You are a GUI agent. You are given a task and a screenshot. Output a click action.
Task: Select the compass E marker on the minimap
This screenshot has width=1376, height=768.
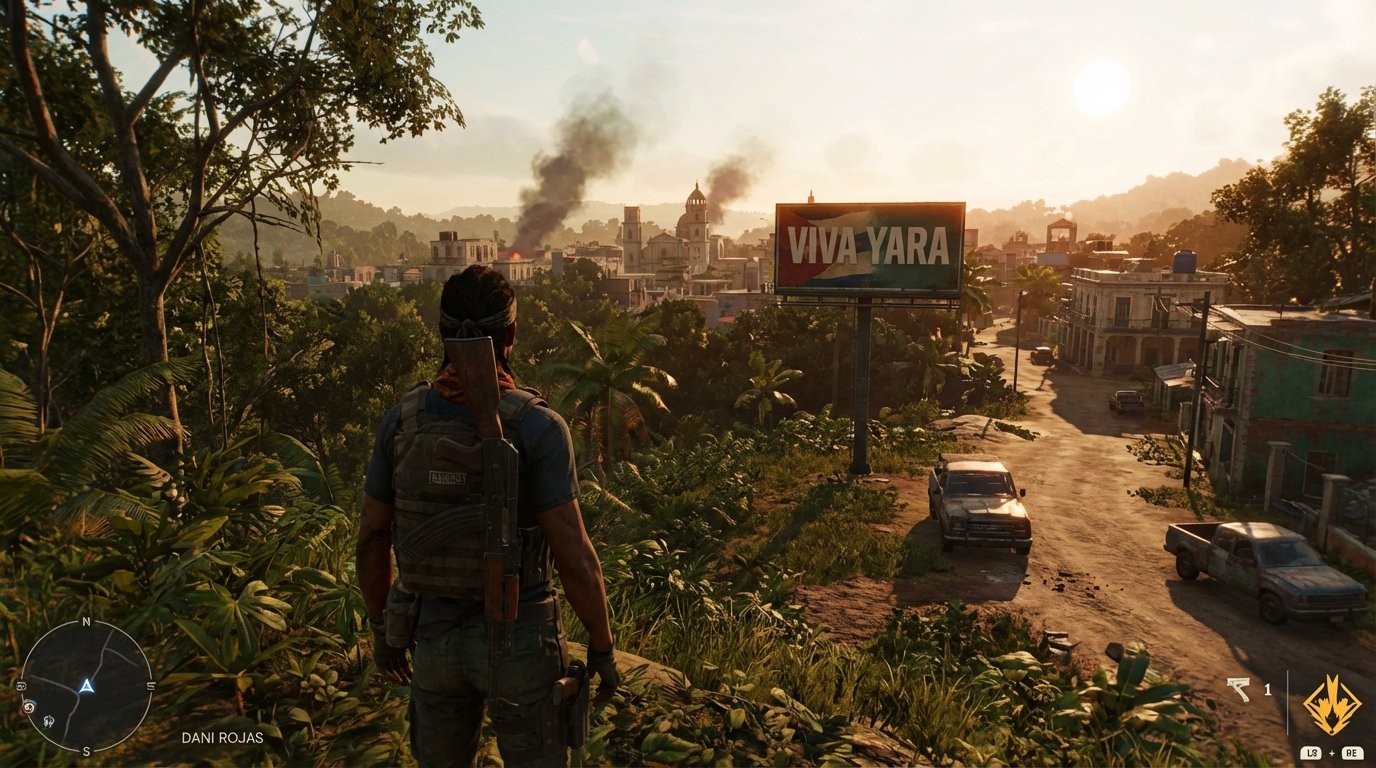click(151, 684)
